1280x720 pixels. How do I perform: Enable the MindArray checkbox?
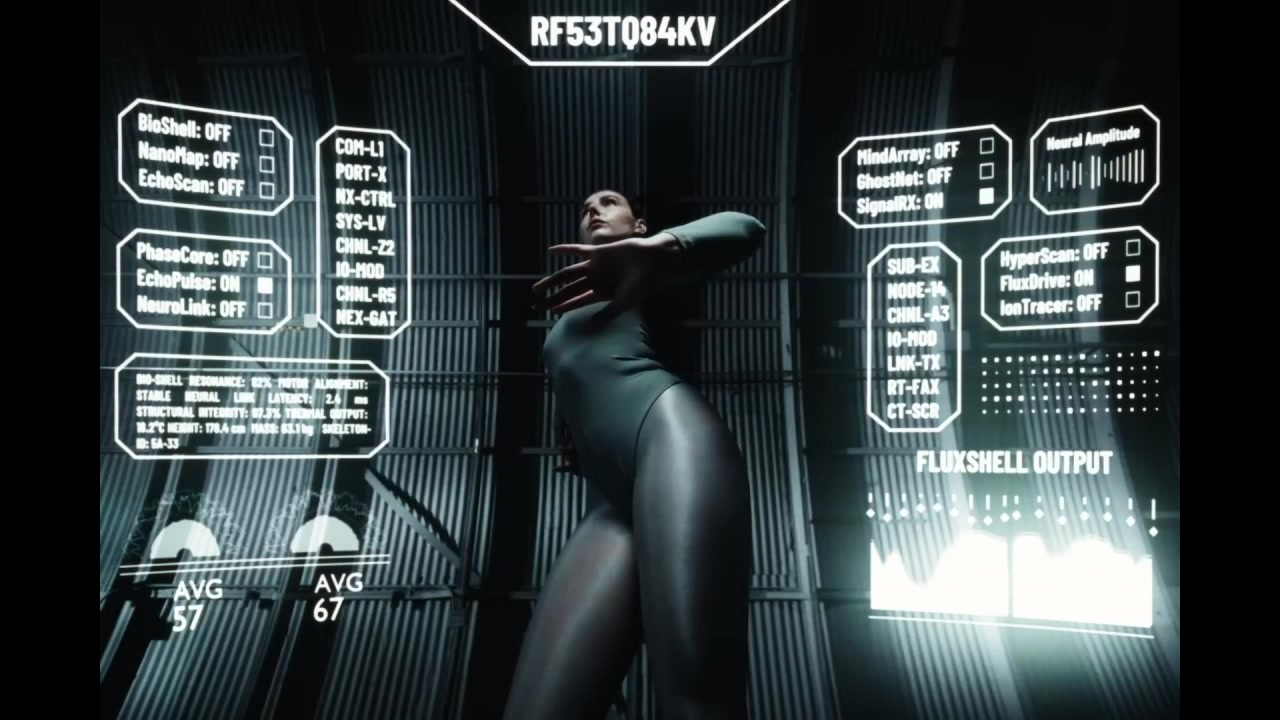point(987,146)
